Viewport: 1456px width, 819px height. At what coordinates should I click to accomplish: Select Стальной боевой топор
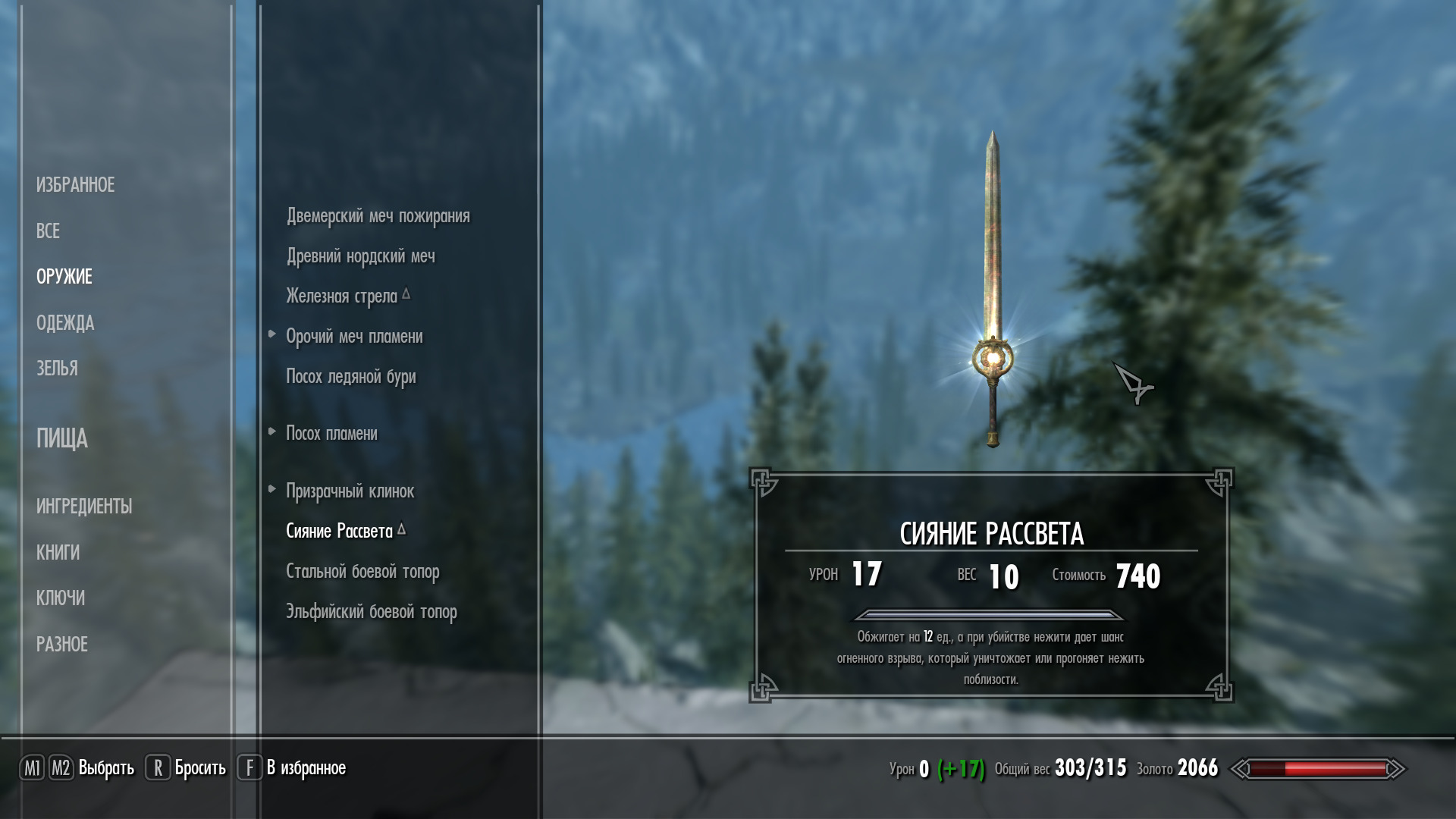tap(362, 572)
